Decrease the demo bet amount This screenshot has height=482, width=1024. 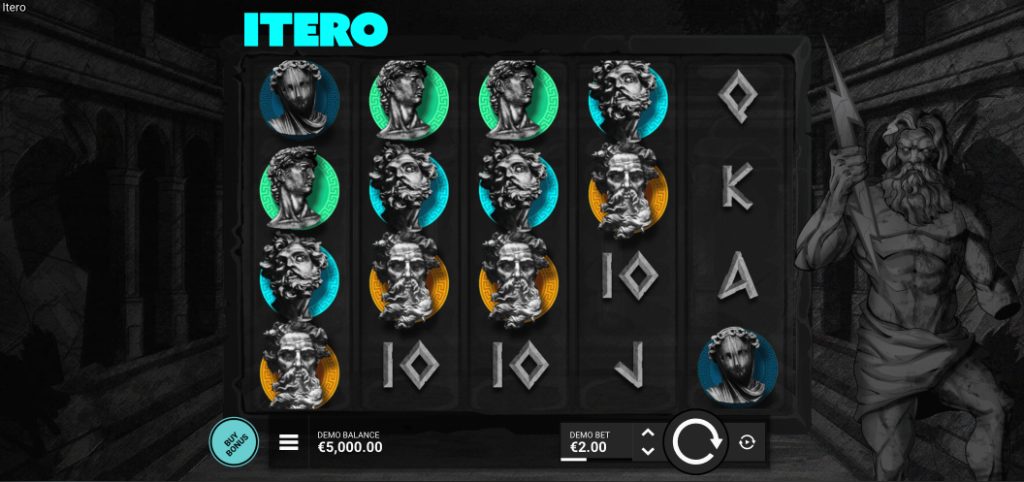[x=647, y=451]
